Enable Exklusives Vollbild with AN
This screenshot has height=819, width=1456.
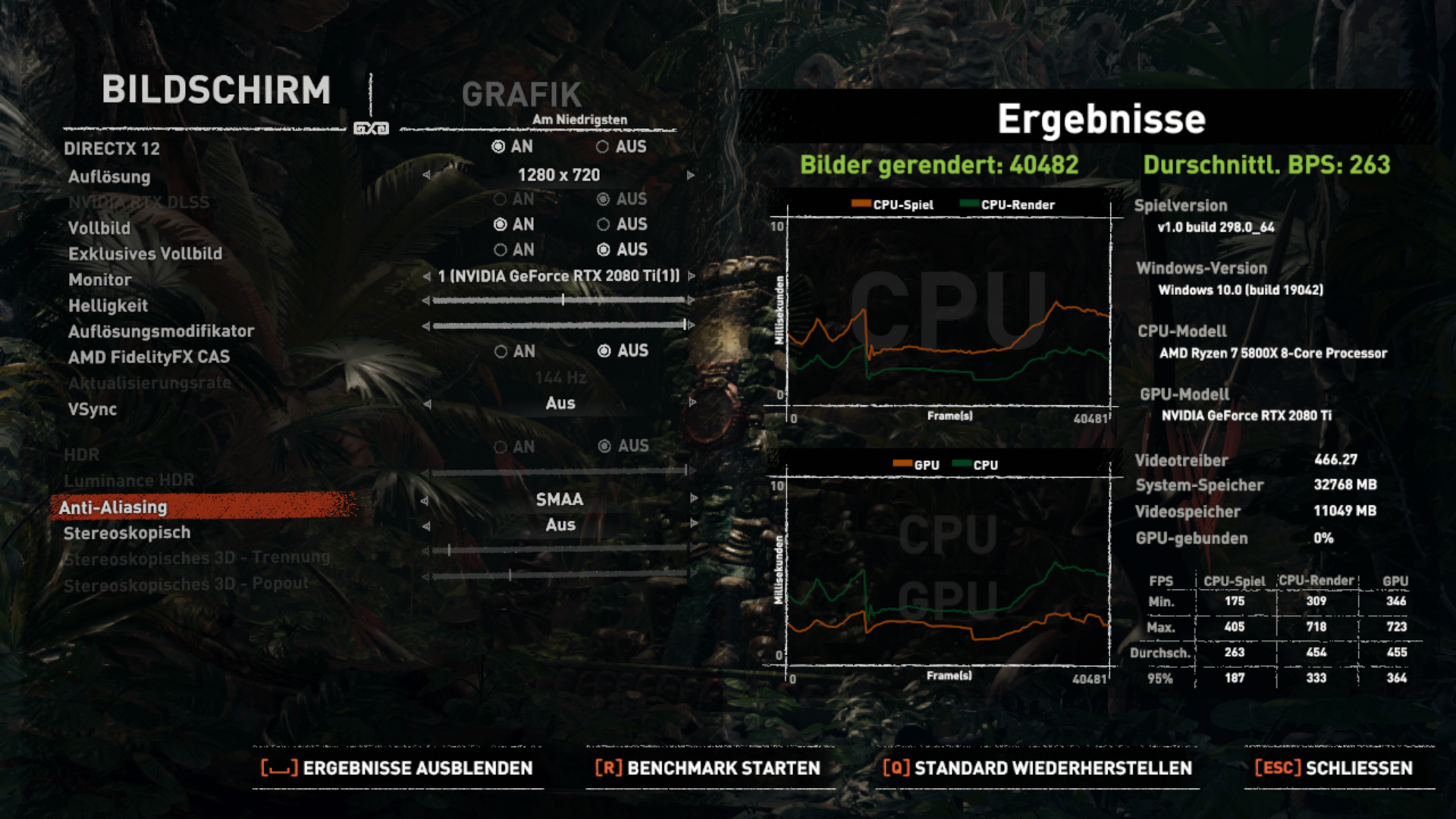500,249
